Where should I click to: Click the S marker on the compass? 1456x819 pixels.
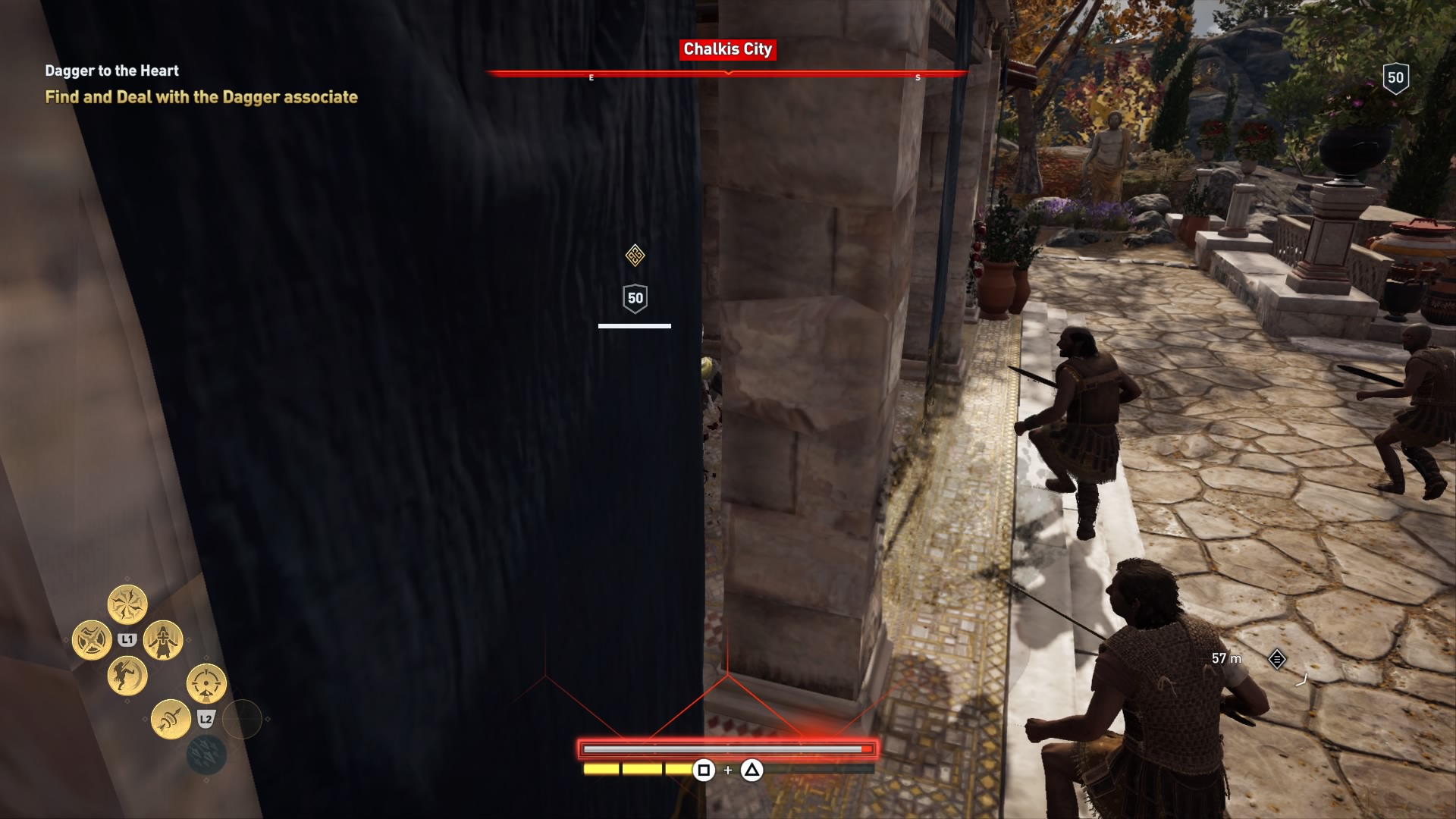(x=918, y=77)
